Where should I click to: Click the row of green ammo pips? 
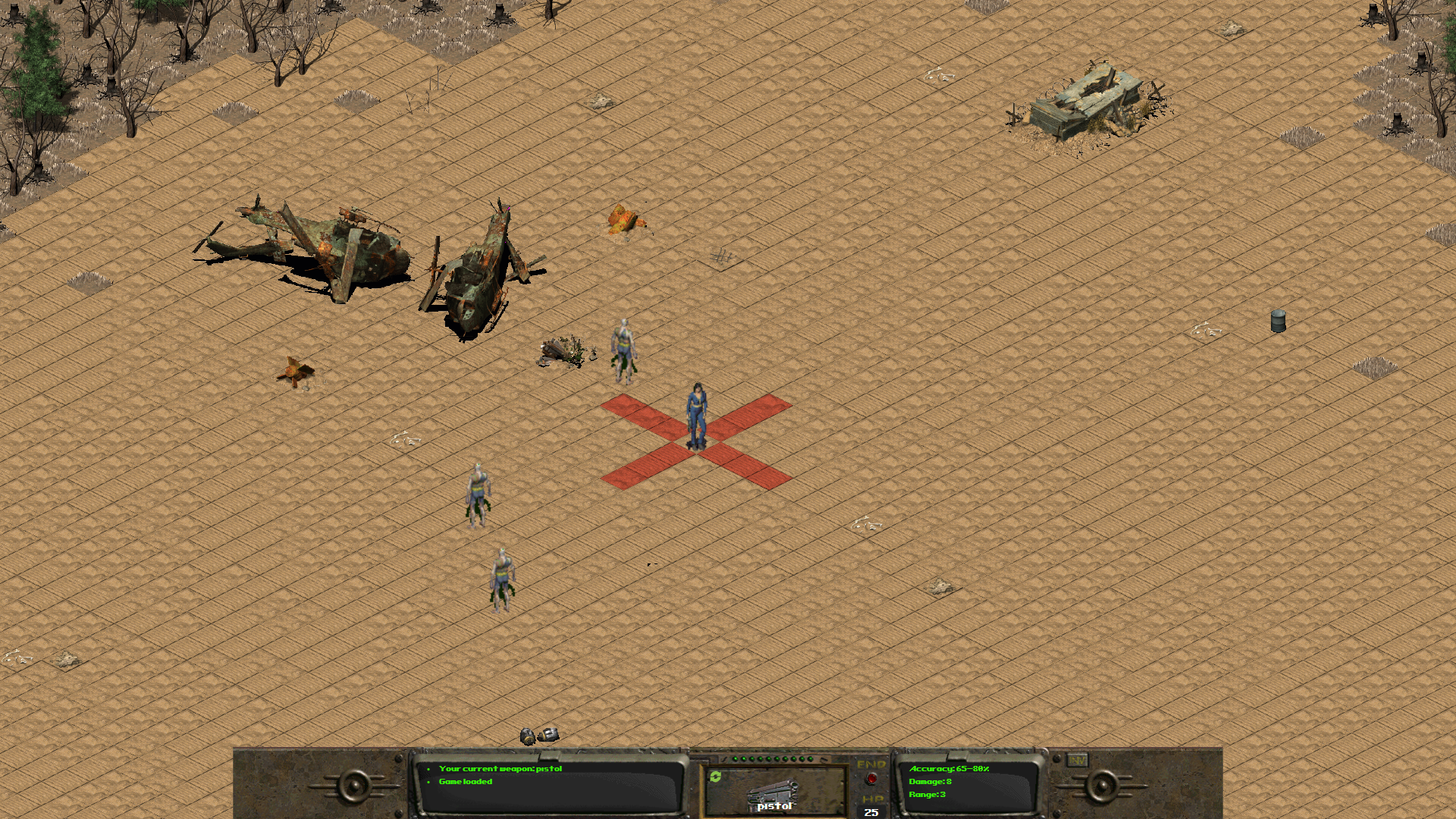773,757
